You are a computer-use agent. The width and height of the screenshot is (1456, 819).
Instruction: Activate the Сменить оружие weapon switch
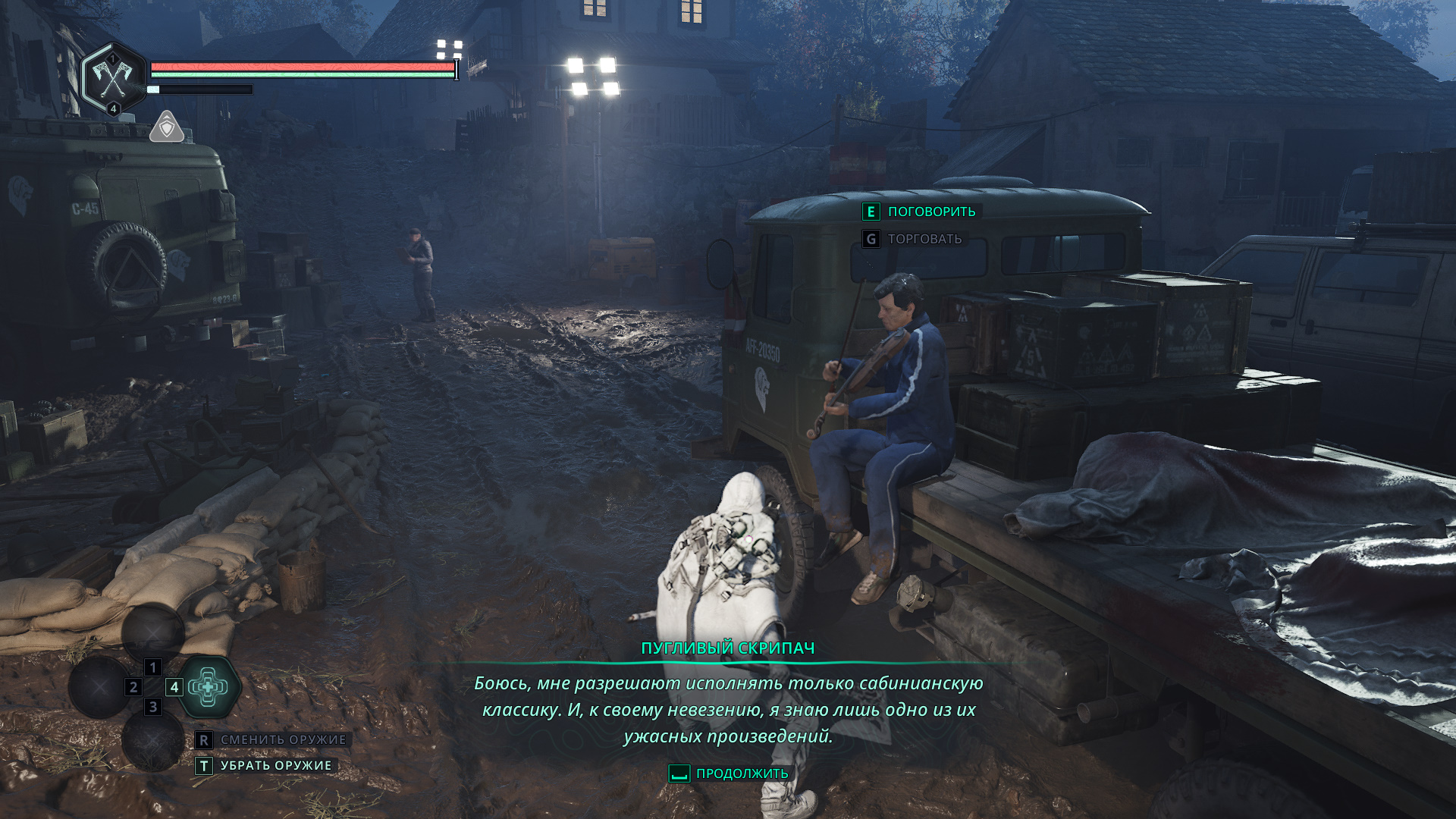[x=271, y=739]
